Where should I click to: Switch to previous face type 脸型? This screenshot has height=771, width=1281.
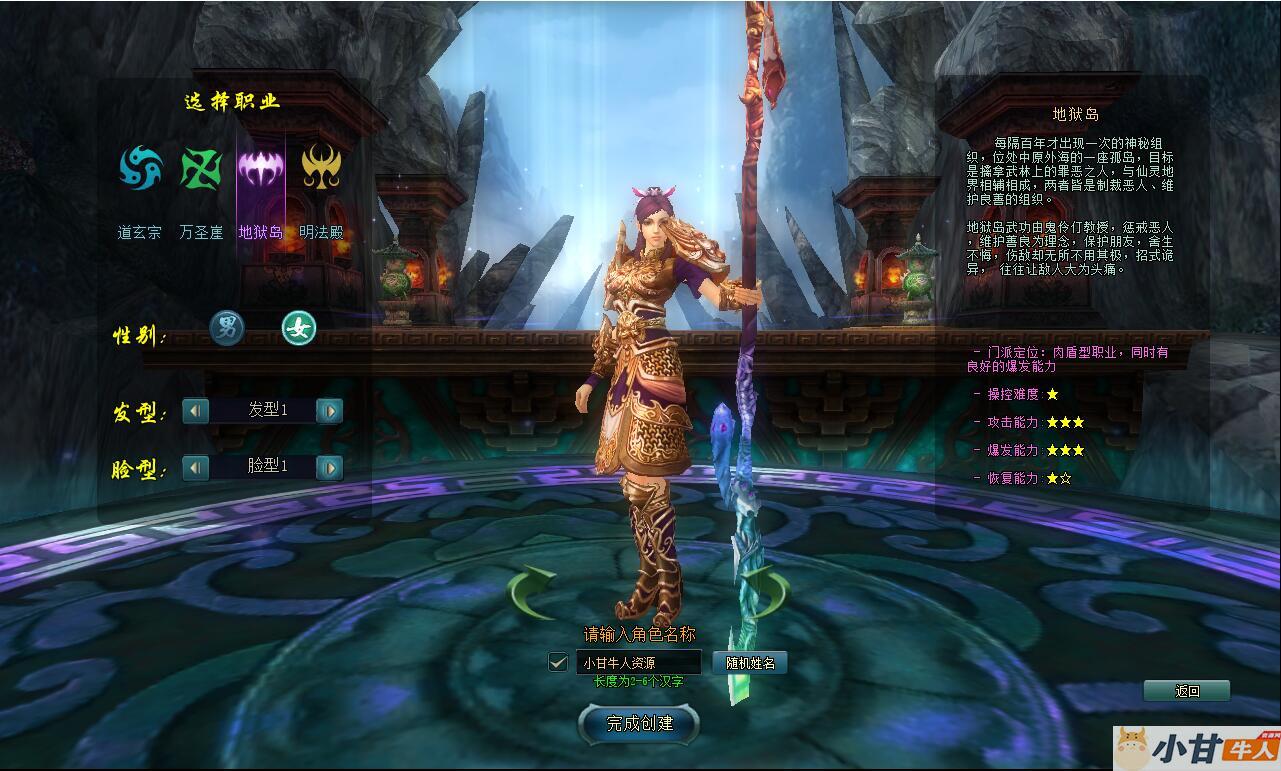pyautogui.click(x=196, y=467)
